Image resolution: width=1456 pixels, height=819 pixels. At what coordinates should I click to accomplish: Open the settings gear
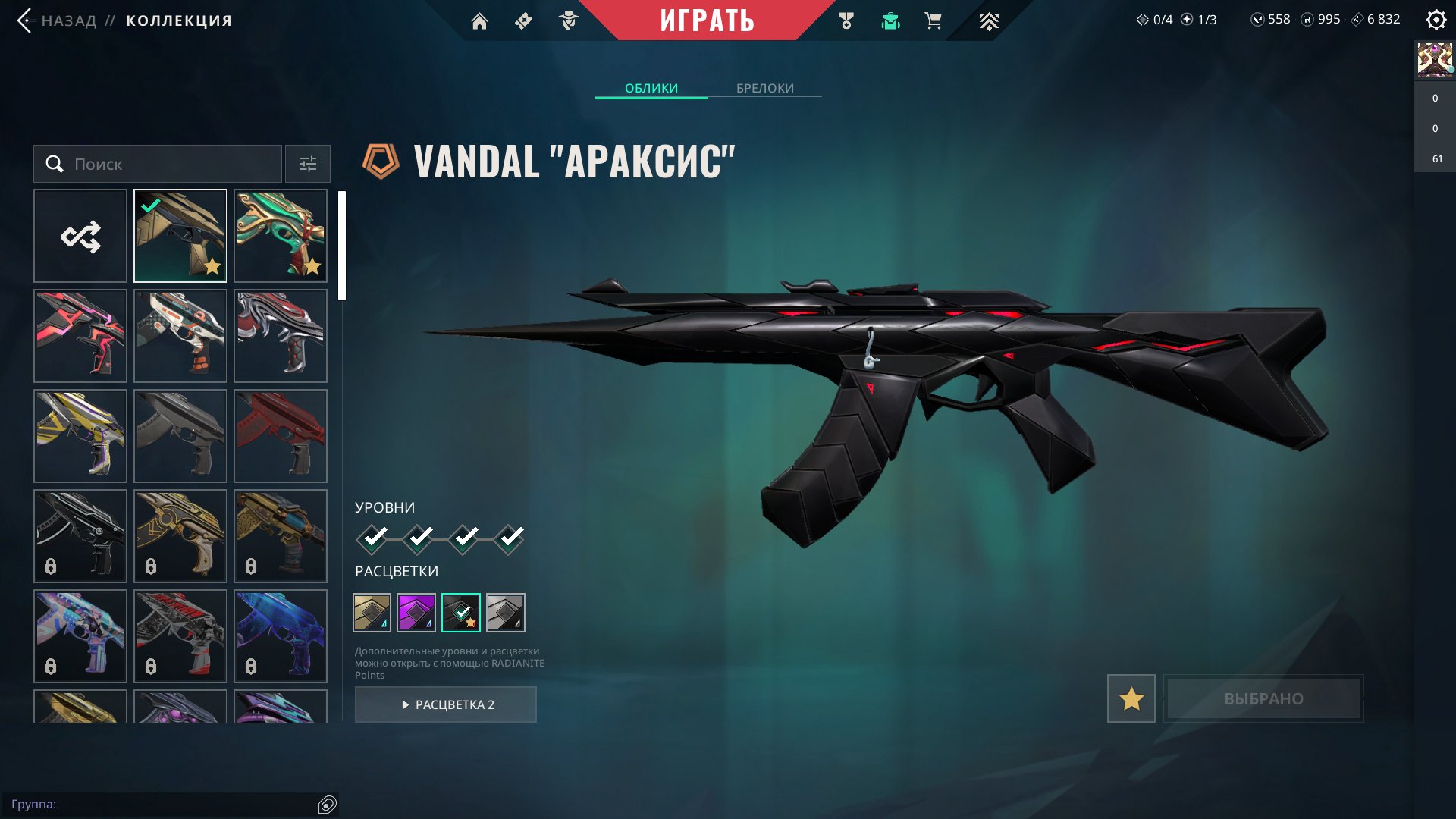click(x=1436, y=20)
